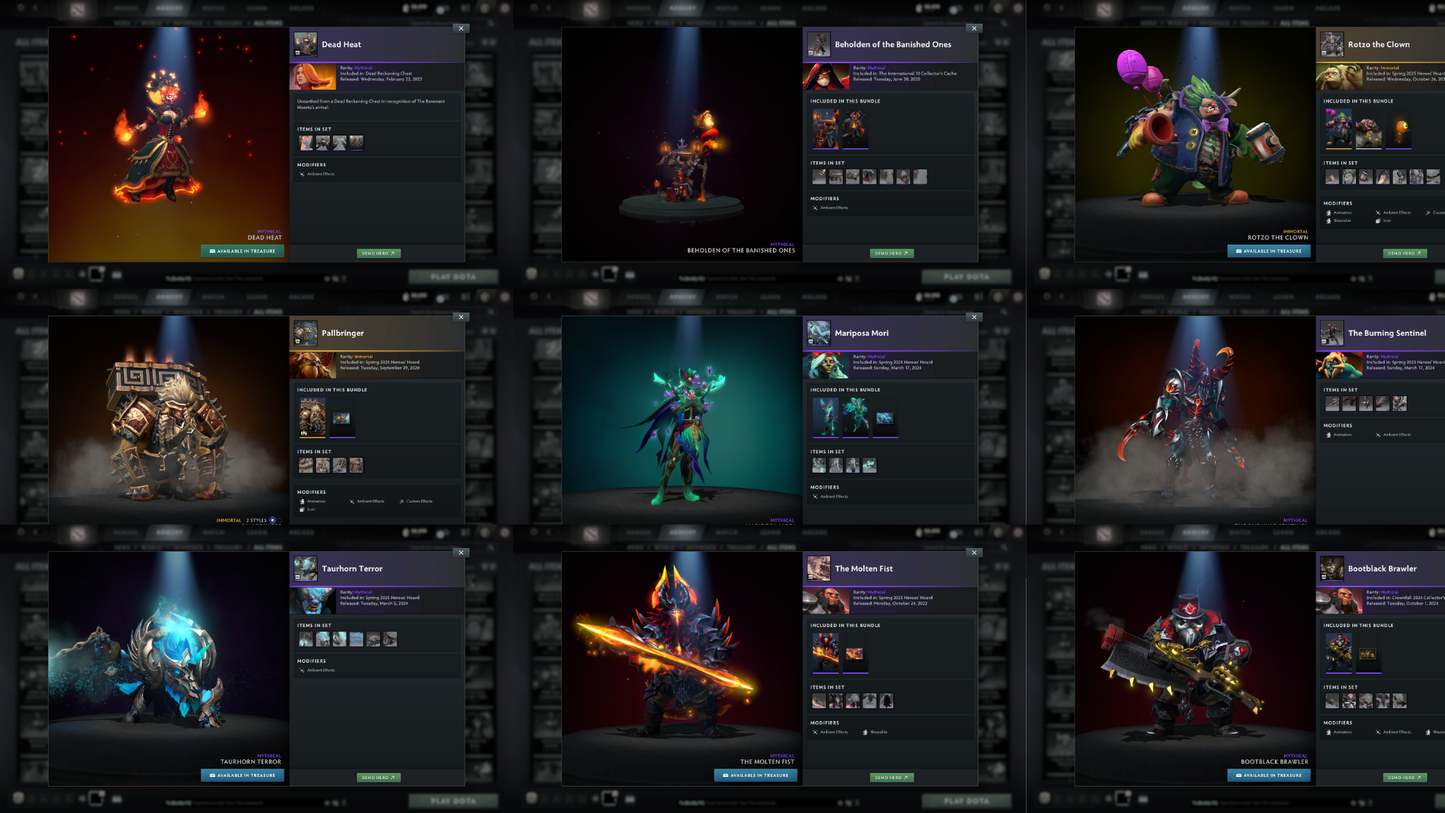
Task: Click the Custom Effects modifier icon for Pallbringer
Action: coord(402,501)
